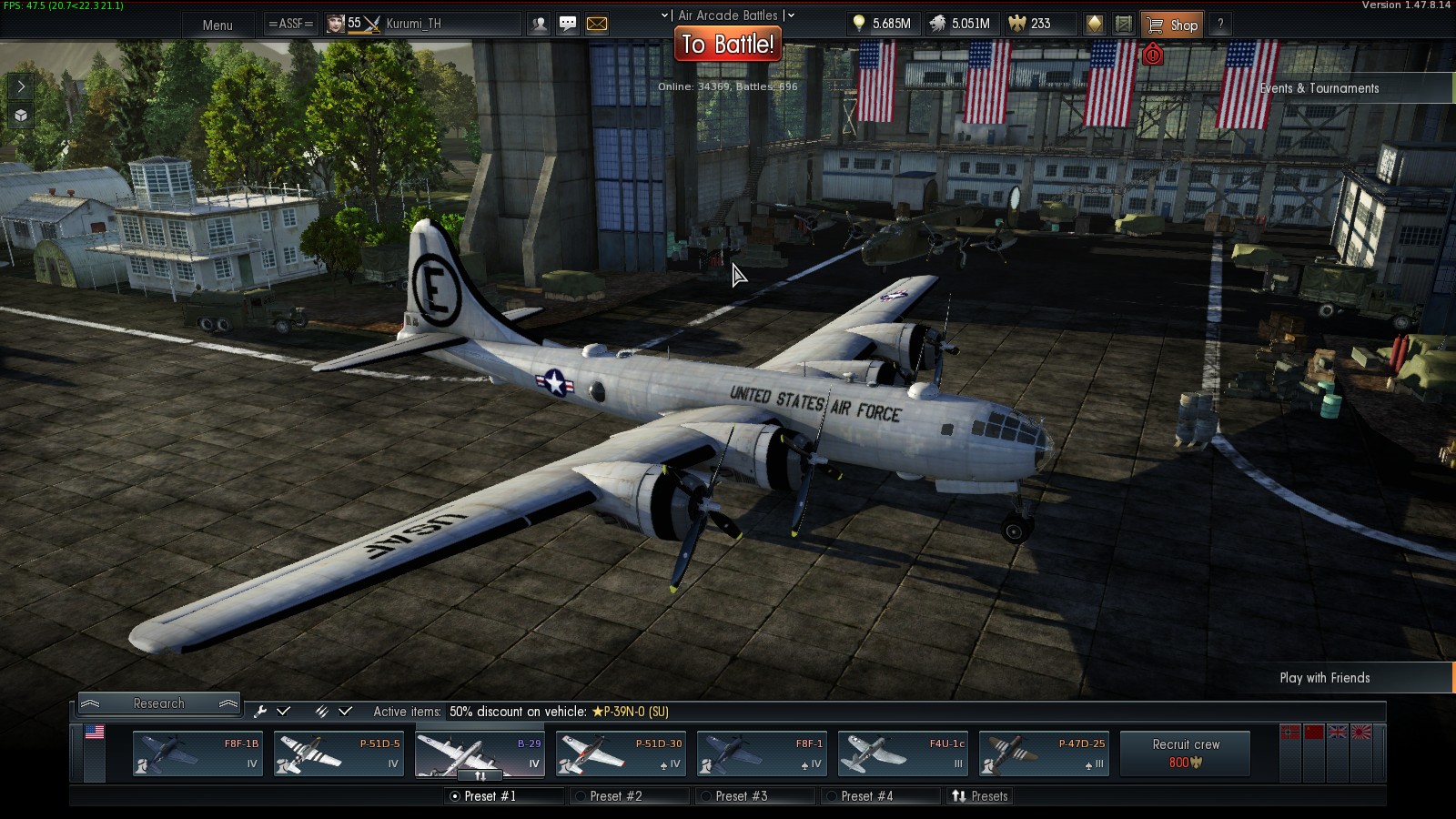Open the question mark help
This screenshot has height=819, width=1456.
1220,25
